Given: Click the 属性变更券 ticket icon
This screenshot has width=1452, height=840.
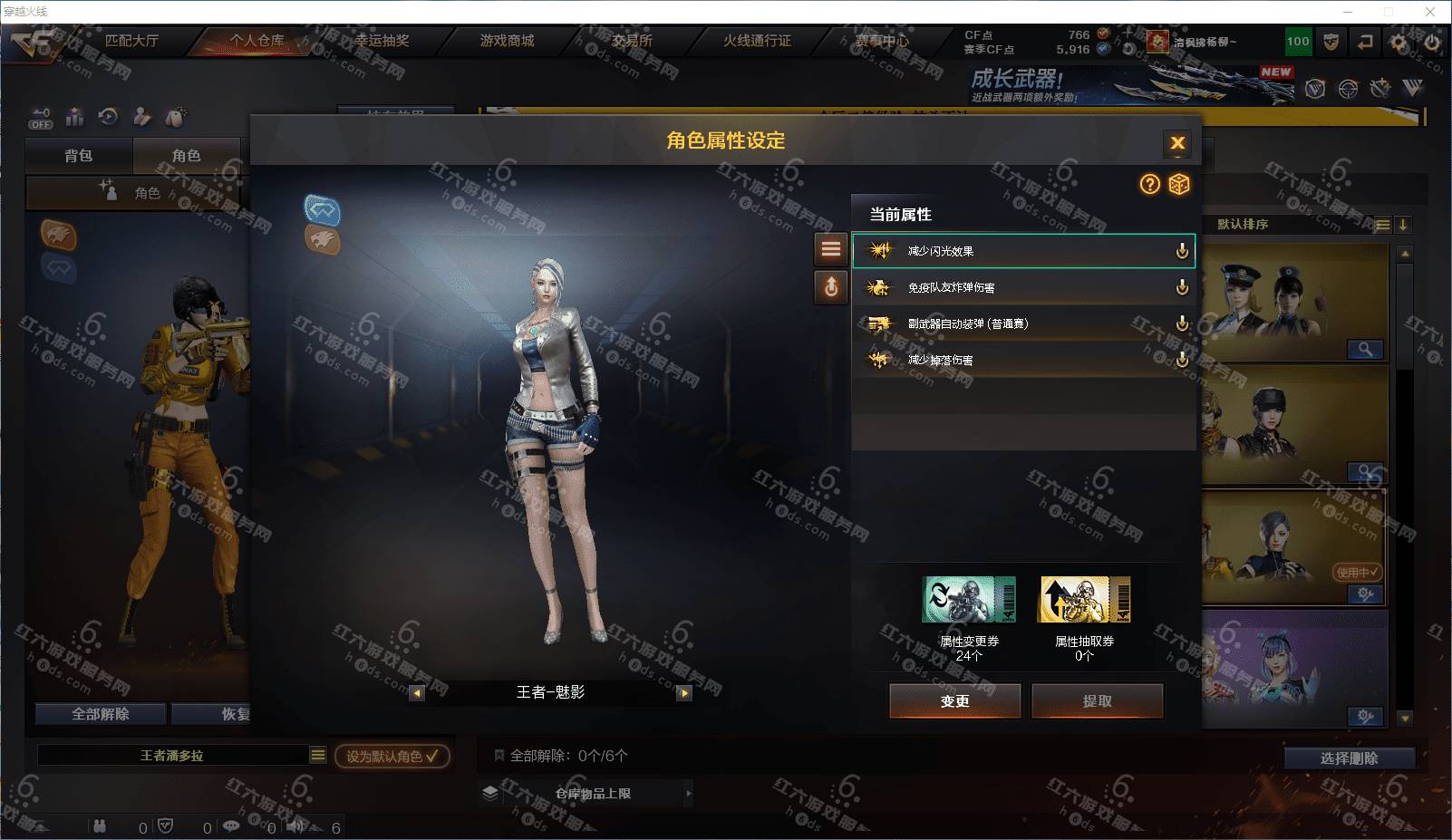Looking at the screenshot, I should 968,600.
